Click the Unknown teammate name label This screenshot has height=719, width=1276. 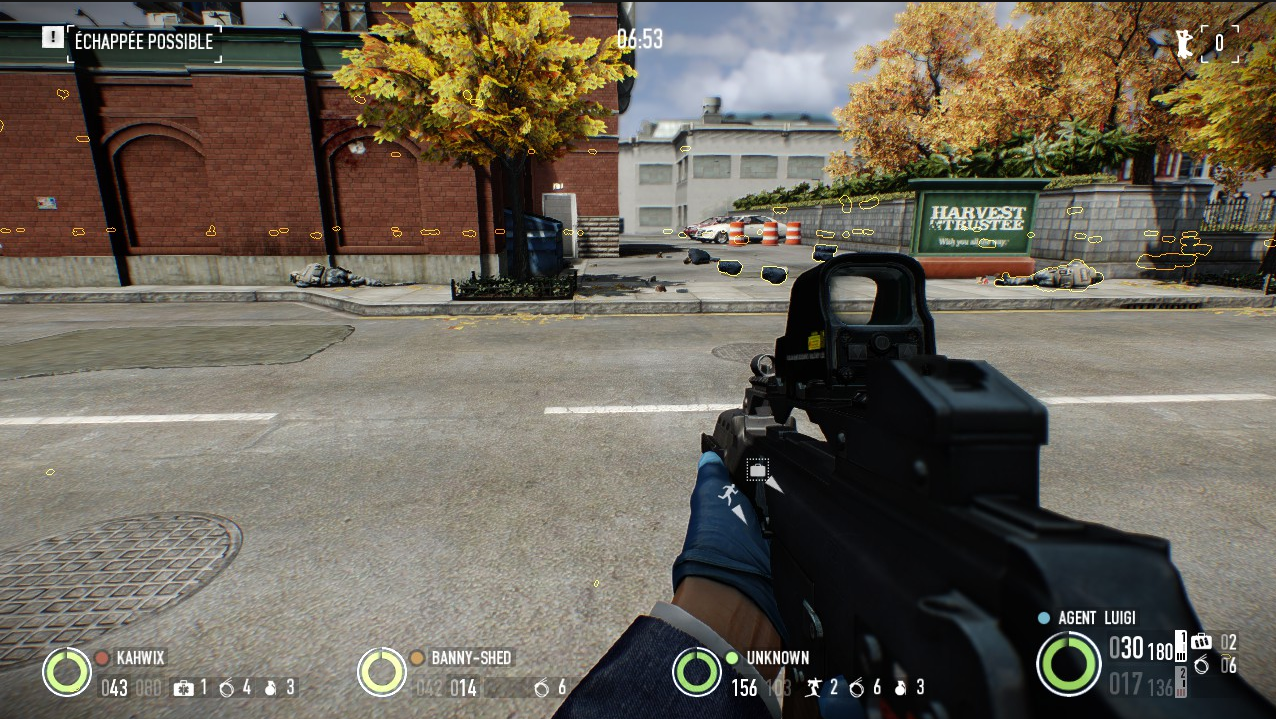click(x=777, y=658)
